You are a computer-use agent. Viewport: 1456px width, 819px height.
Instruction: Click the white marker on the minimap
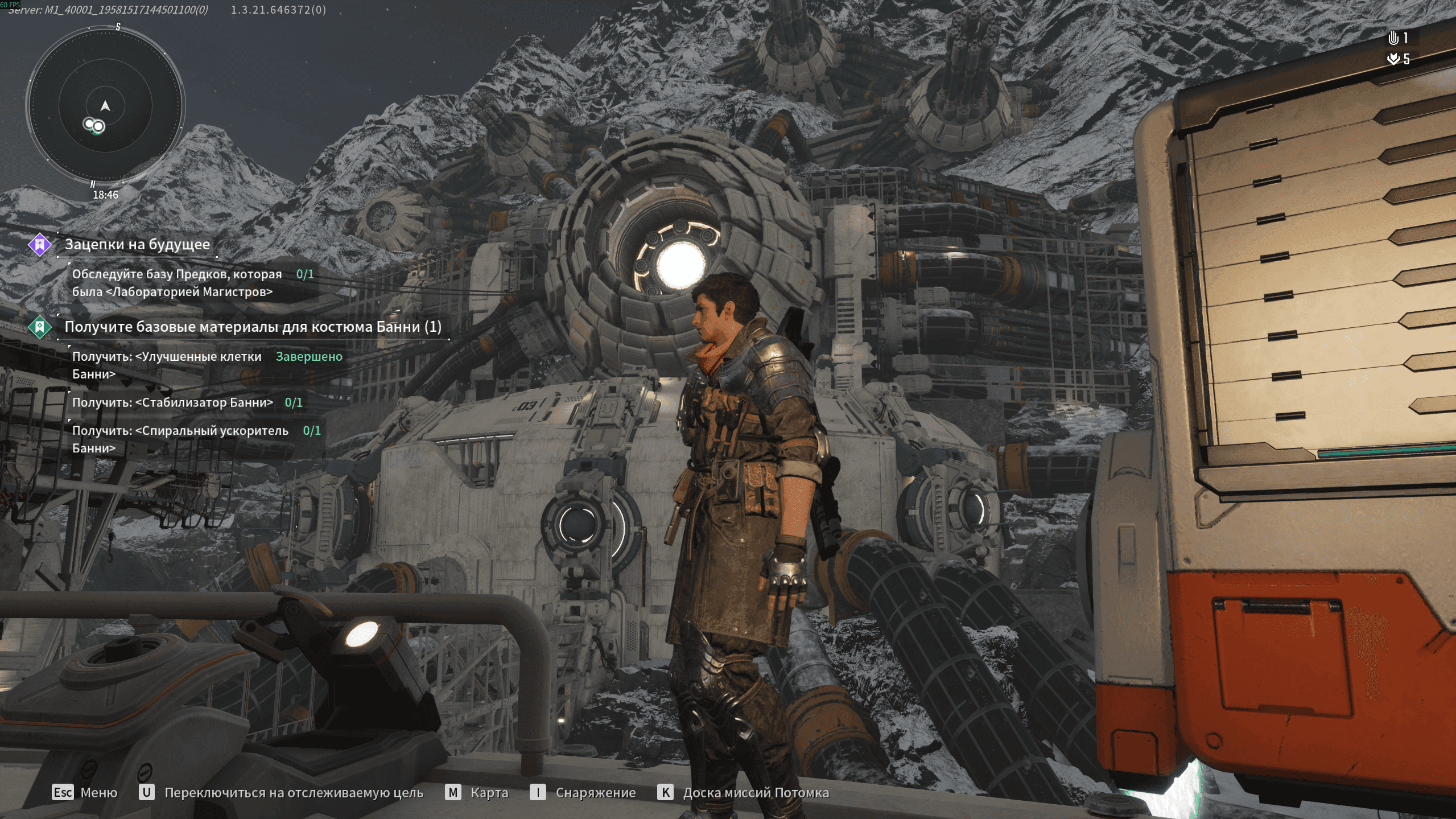coord(94,125)
